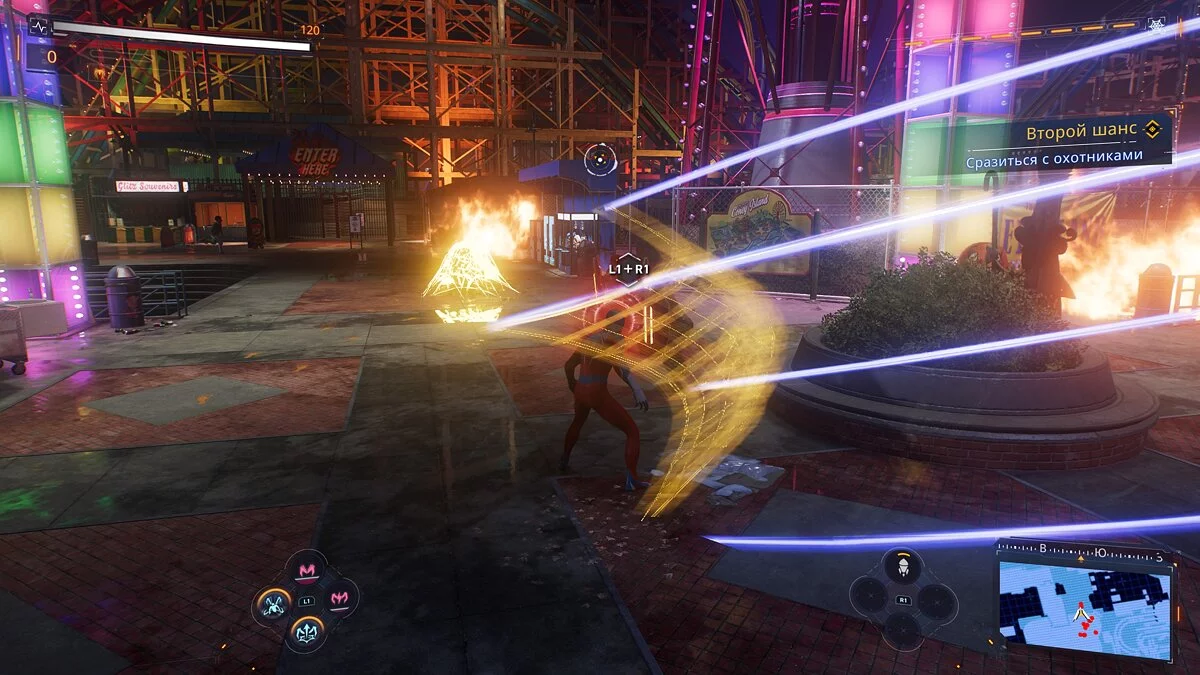Use the bottom blue spider-arms ability icon
The width and height of the screenshot is (1200, 675).
[x=306, y=631]
